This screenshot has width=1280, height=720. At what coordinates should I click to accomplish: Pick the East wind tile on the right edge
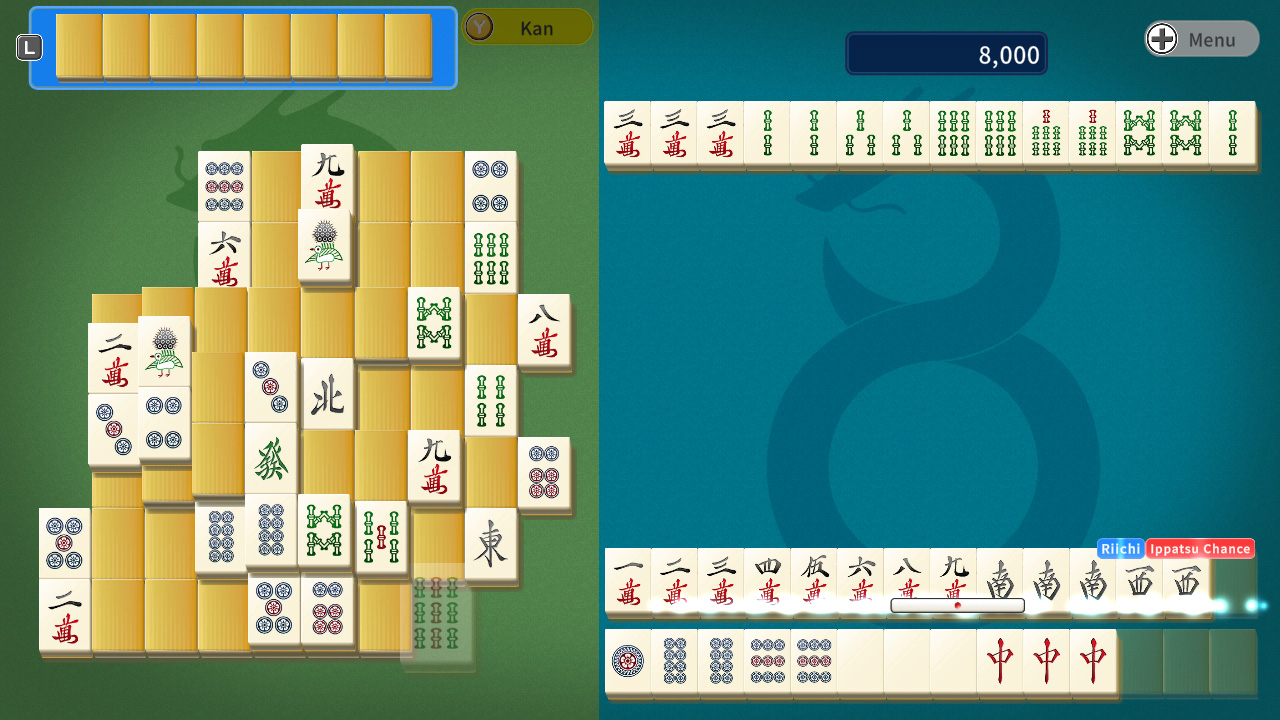(x=491, y=547)
